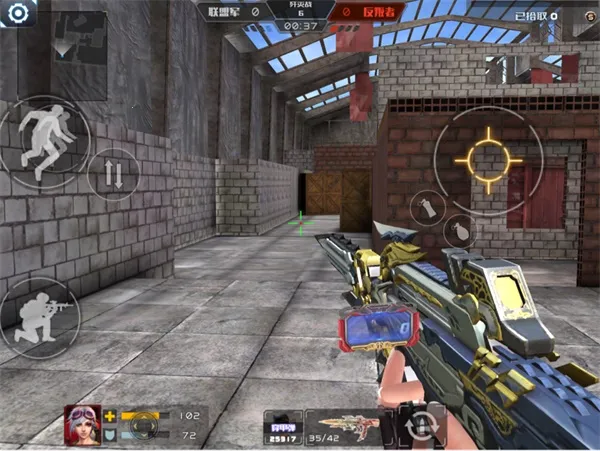Tap the running figure jump button
600x451 pixels.
[x=44, y=142]
